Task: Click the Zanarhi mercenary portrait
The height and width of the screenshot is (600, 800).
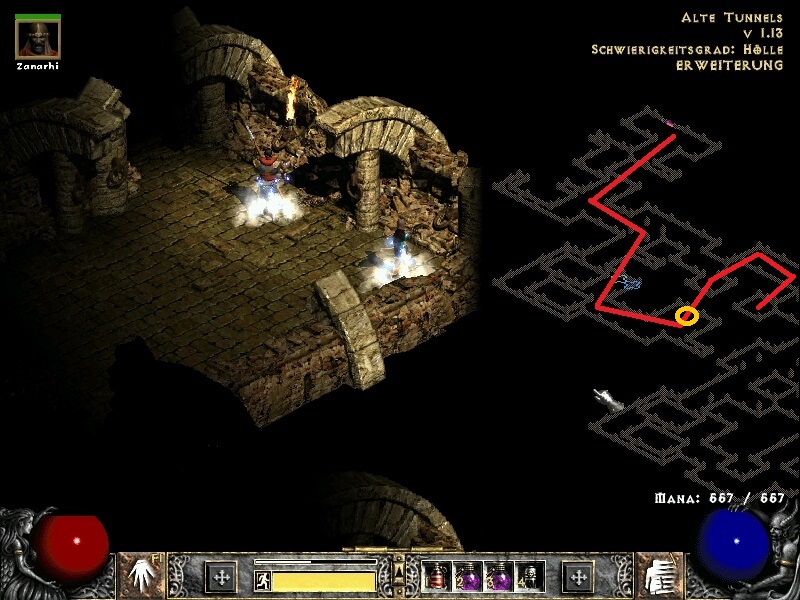Action: [38, 39]
